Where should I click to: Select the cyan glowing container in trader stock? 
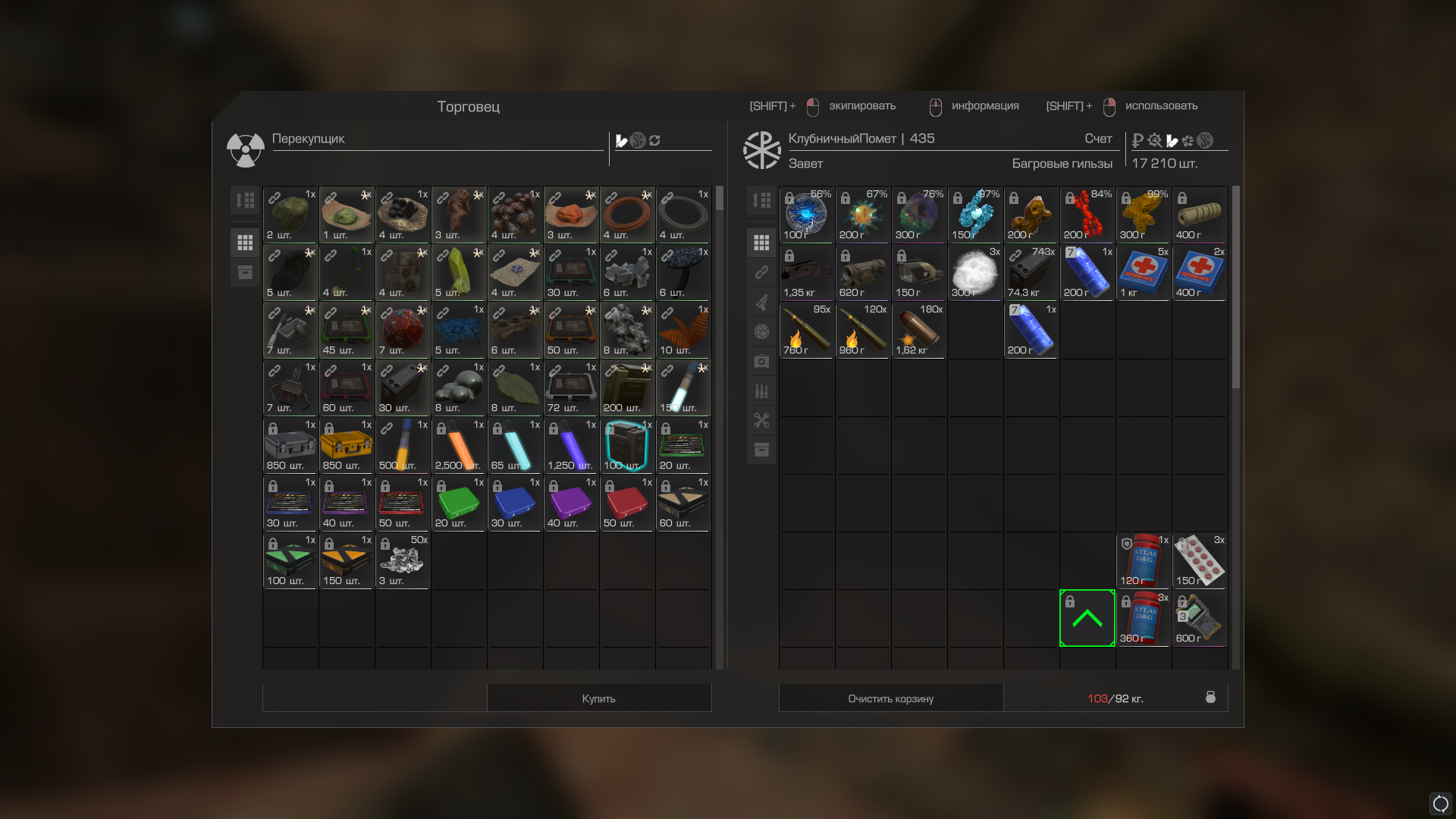627,445
